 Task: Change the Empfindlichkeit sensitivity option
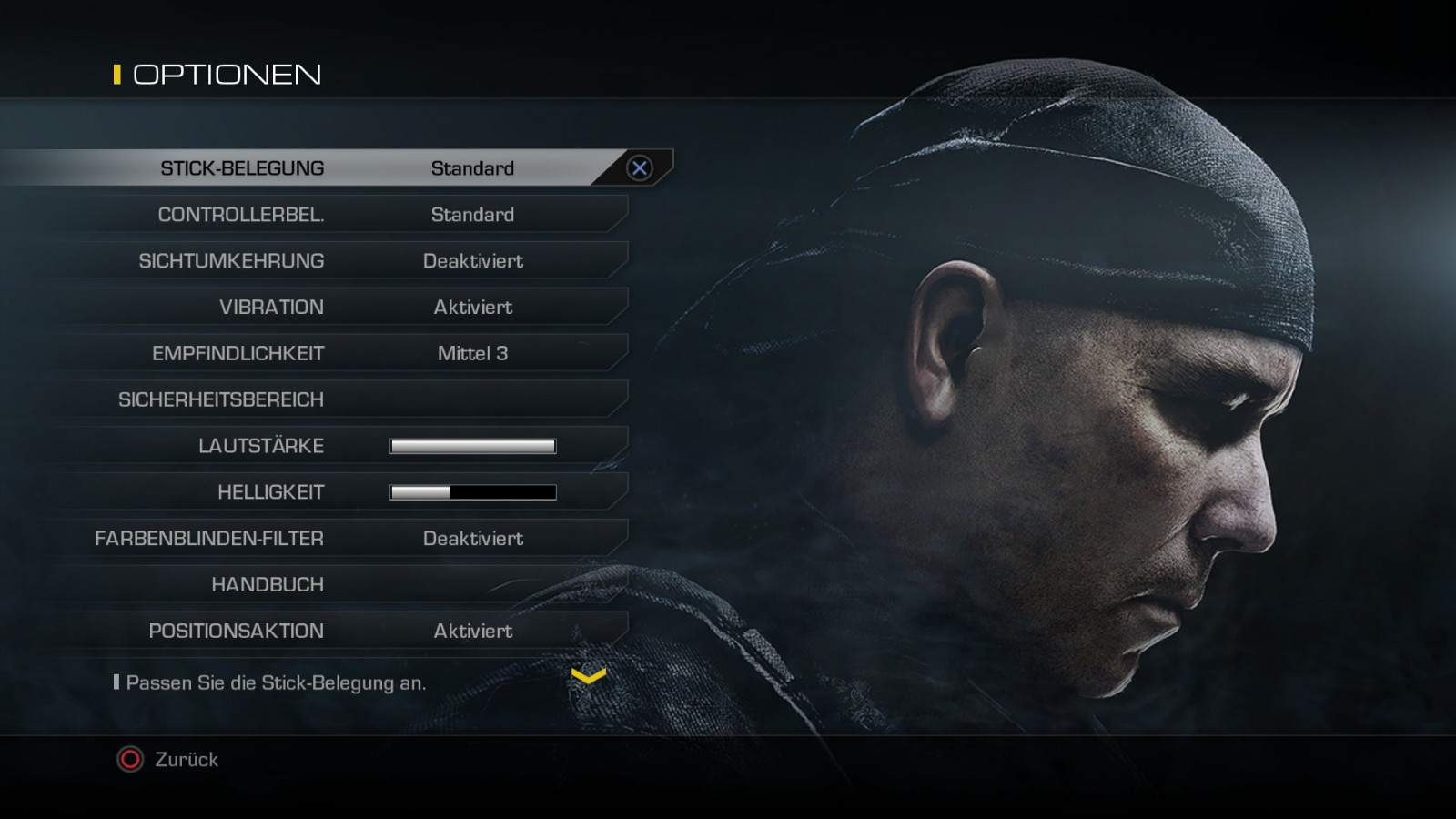click(337, 354)
